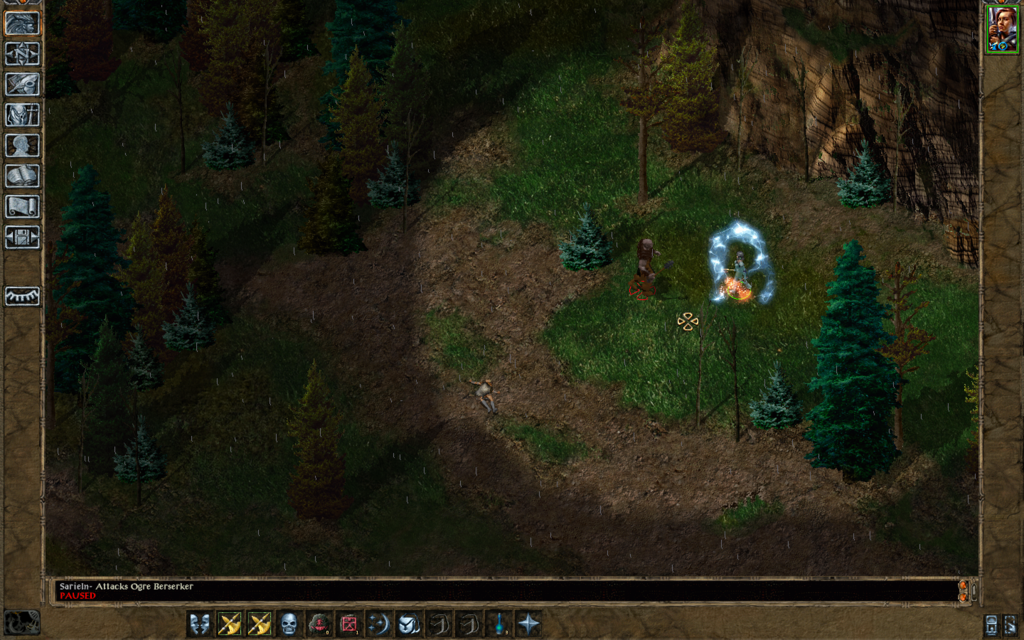Viewport: 1024px width, 640px height.
Task: Use the skull Turn Undead ability
Action: (x=289, y=624)
